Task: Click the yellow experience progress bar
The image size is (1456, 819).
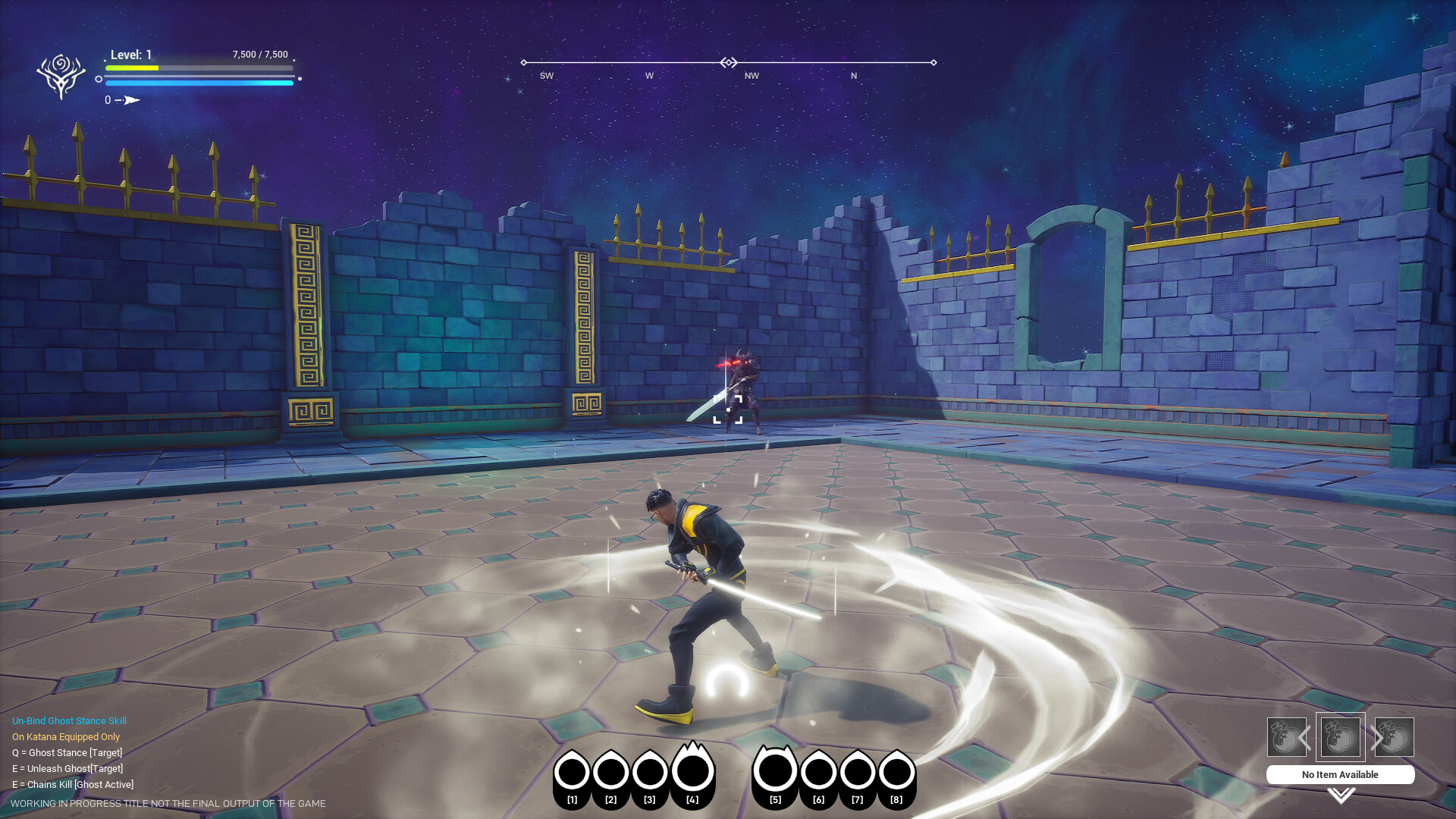Action: click(133, 67)
